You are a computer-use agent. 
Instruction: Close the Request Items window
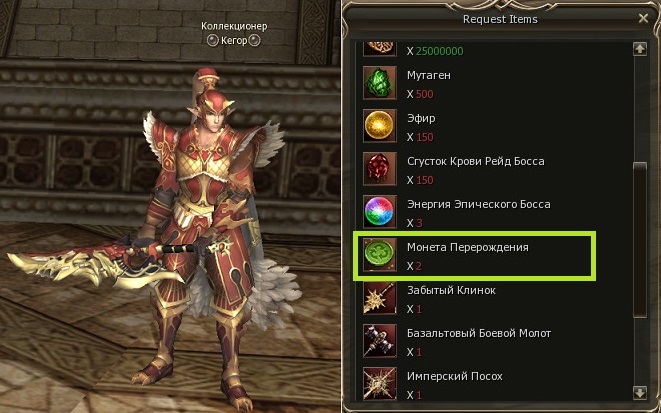tap(642, 18)
